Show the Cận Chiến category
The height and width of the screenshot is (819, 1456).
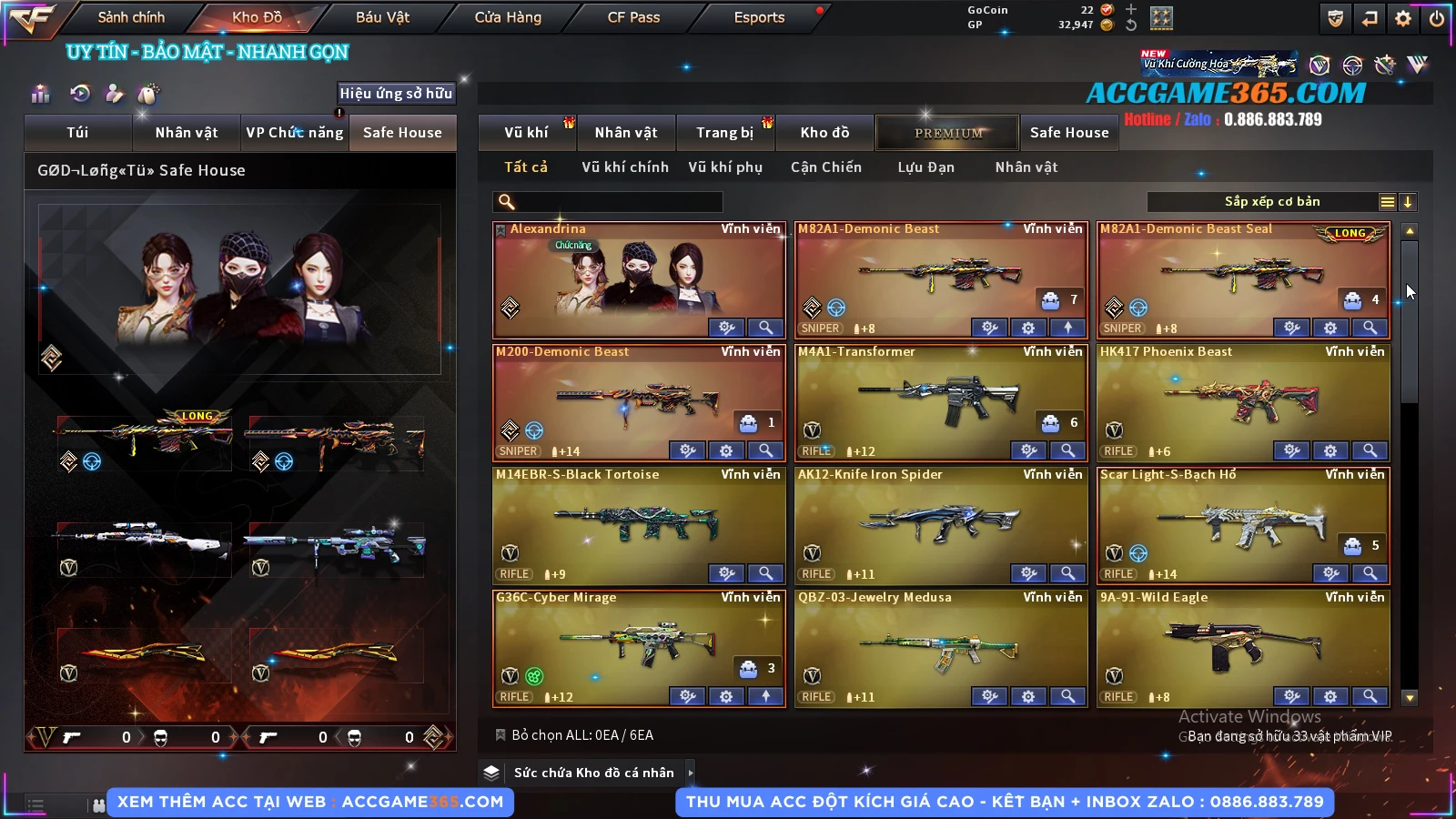825,167
